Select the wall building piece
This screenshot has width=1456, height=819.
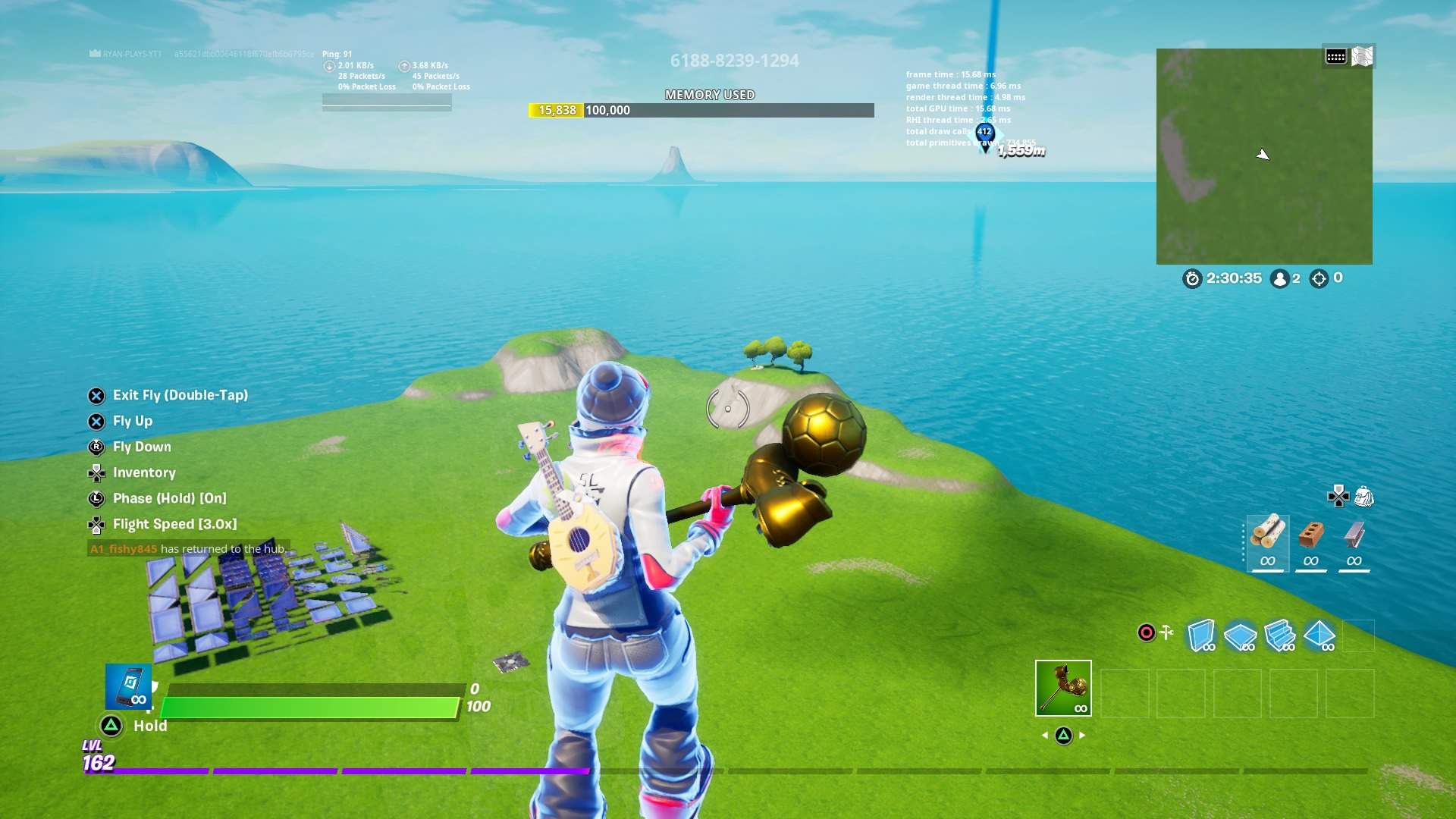1201,635
